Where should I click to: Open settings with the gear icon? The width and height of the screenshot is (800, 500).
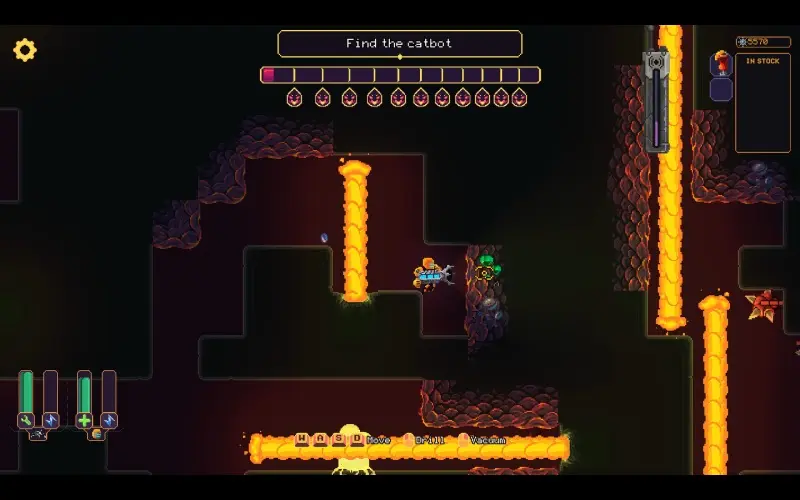tap(24, 50)
